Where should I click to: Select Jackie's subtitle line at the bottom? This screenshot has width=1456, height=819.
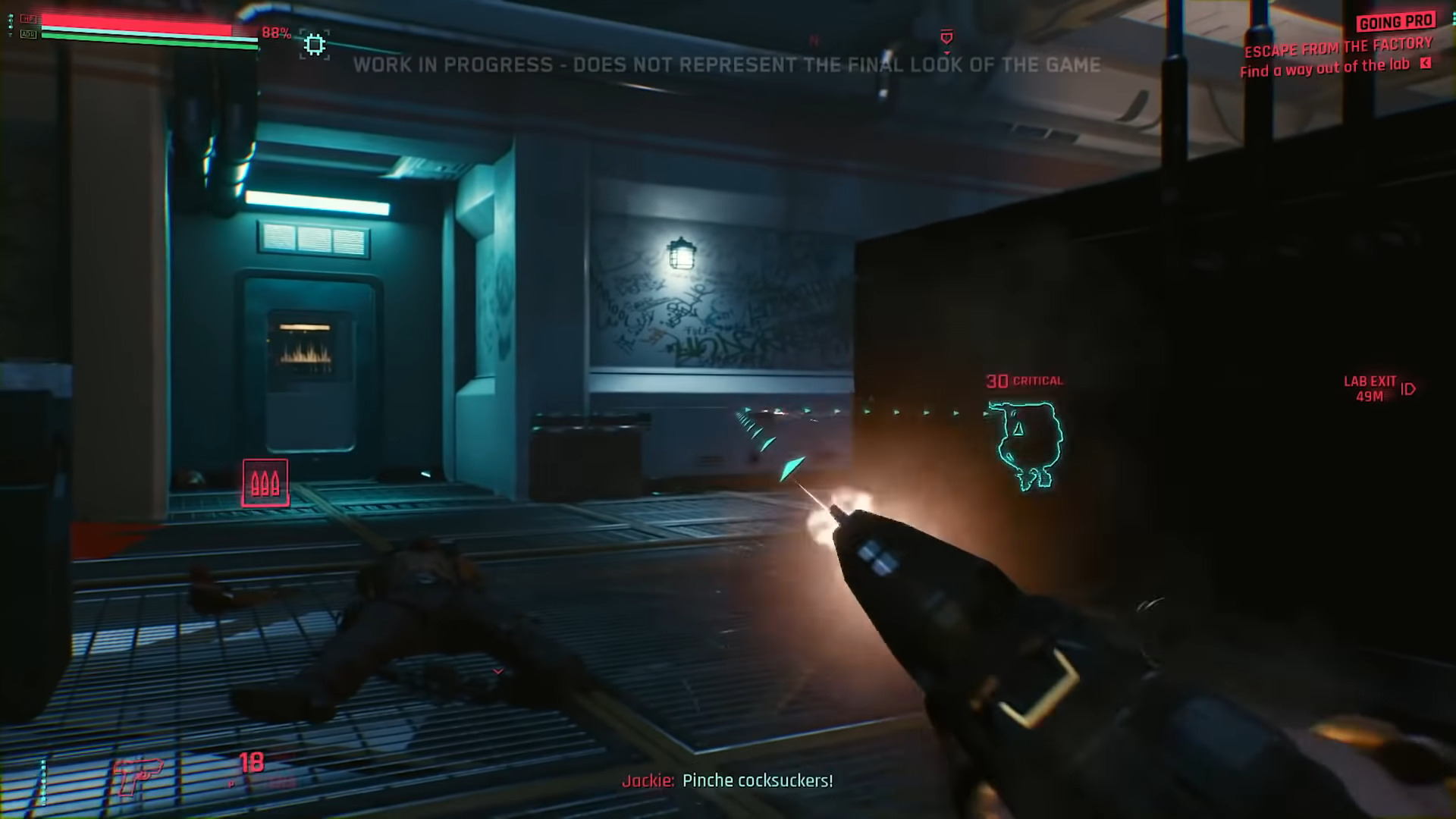727,780
